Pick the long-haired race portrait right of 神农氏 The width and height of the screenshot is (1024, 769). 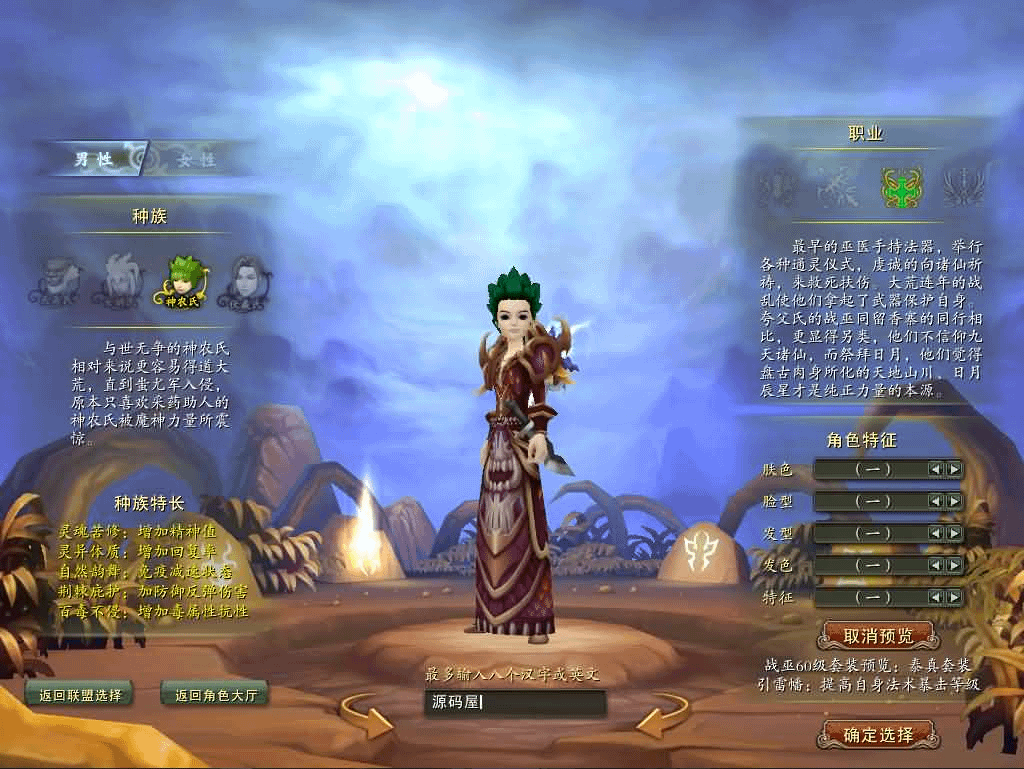(x=243, y=279)
